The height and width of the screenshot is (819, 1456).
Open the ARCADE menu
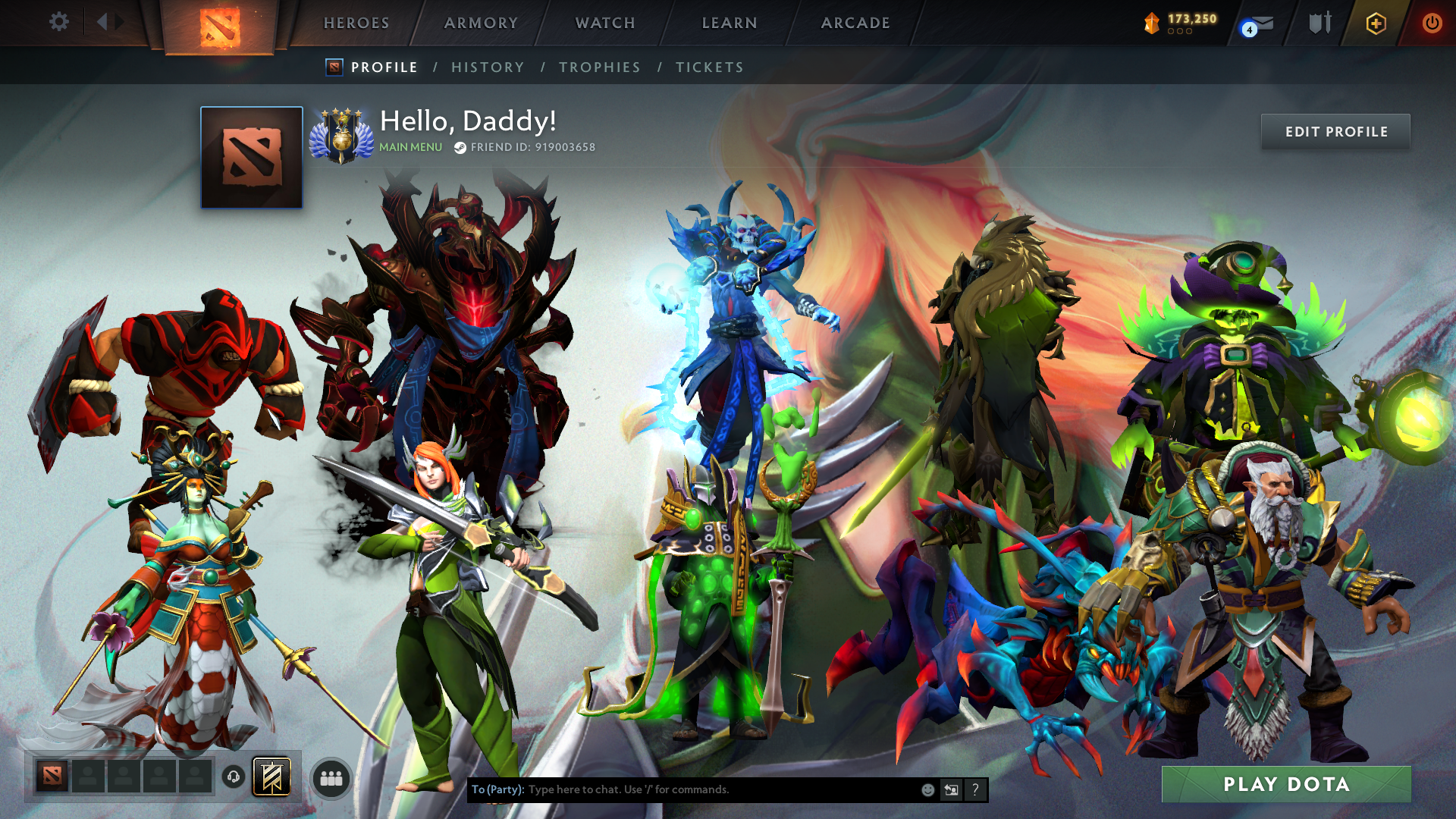point(855,23)
